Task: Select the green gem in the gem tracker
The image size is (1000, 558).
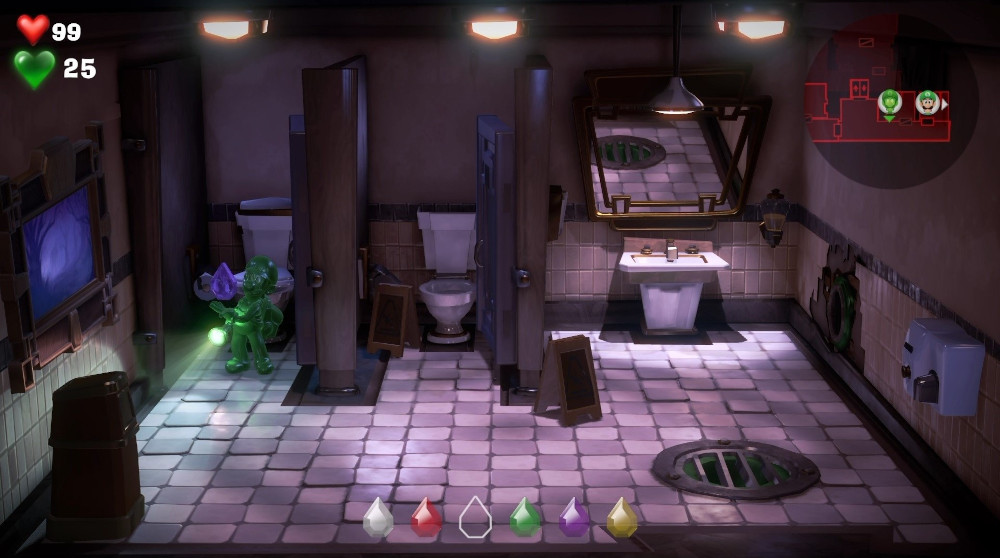Action: (x=525, y=517)
